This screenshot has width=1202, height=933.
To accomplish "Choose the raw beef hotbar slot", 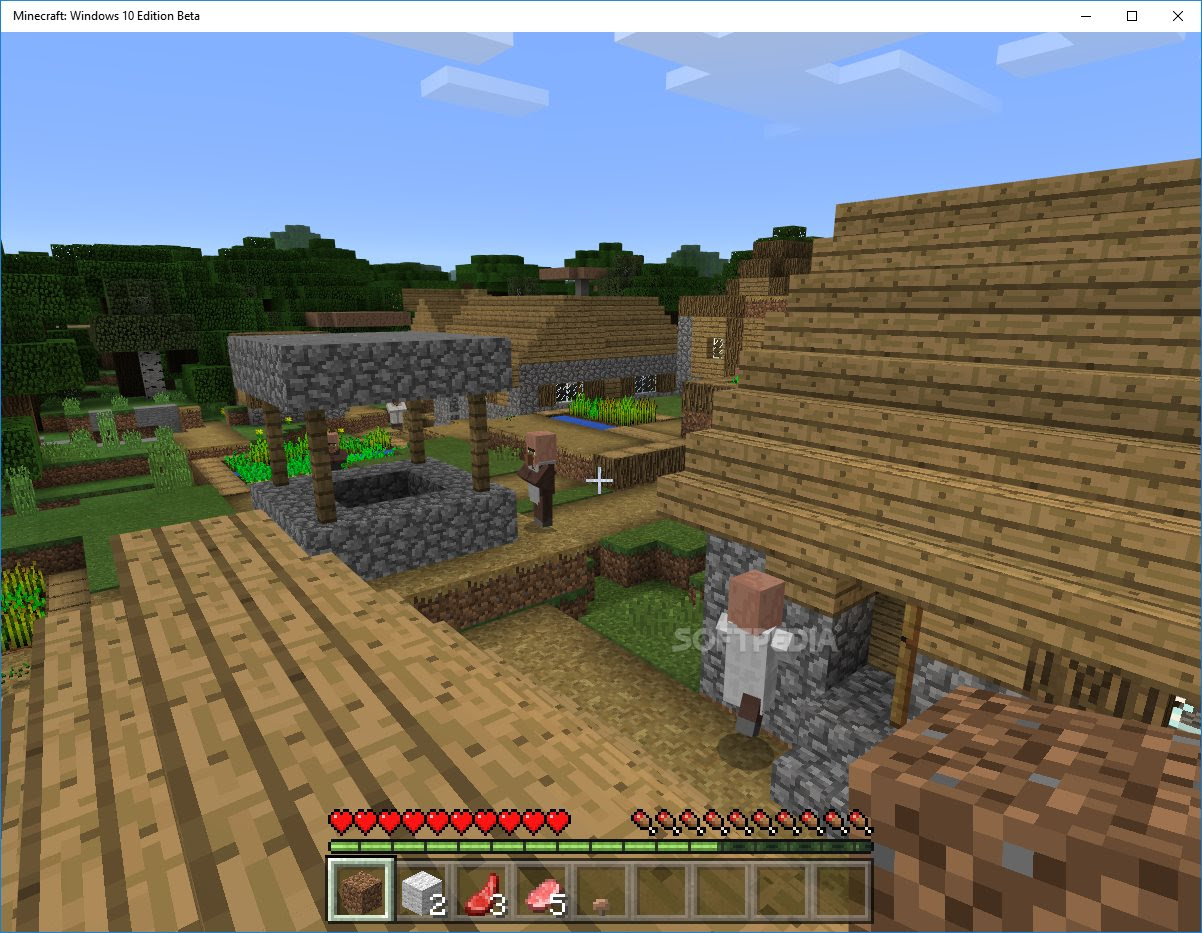I will tap(481, 890).
